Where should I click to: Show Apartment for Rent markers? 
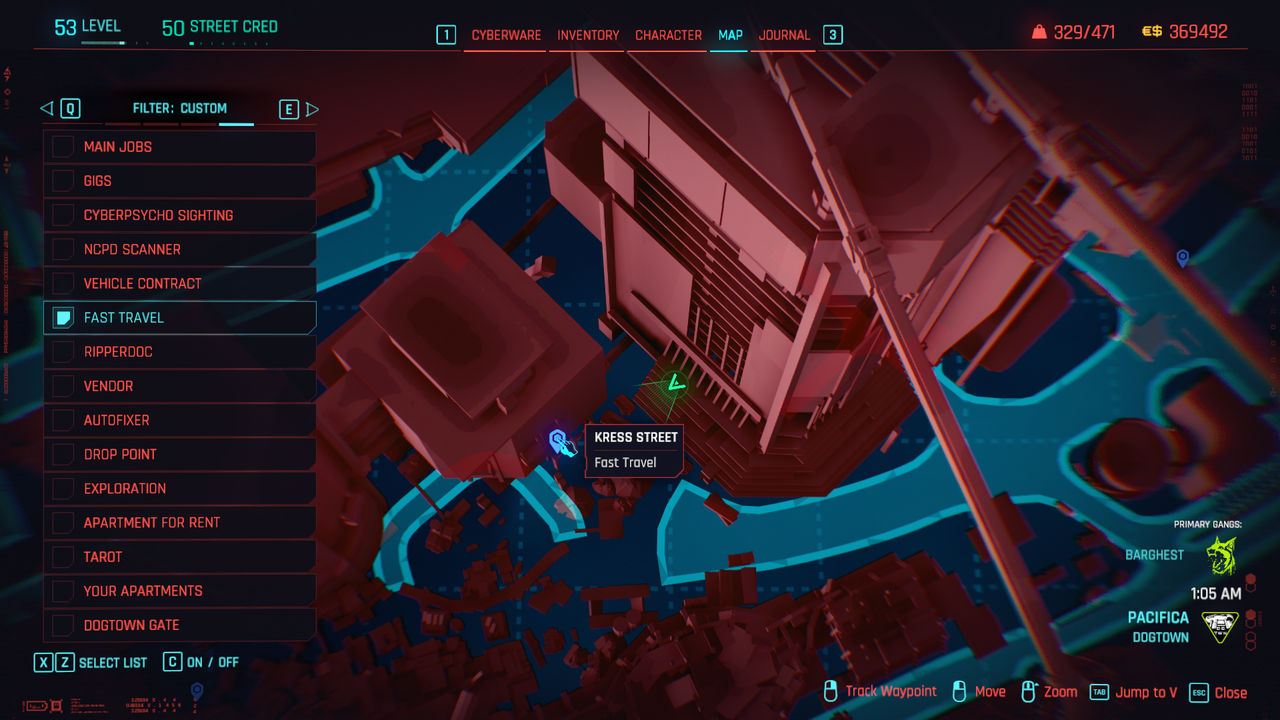(63, 522)
